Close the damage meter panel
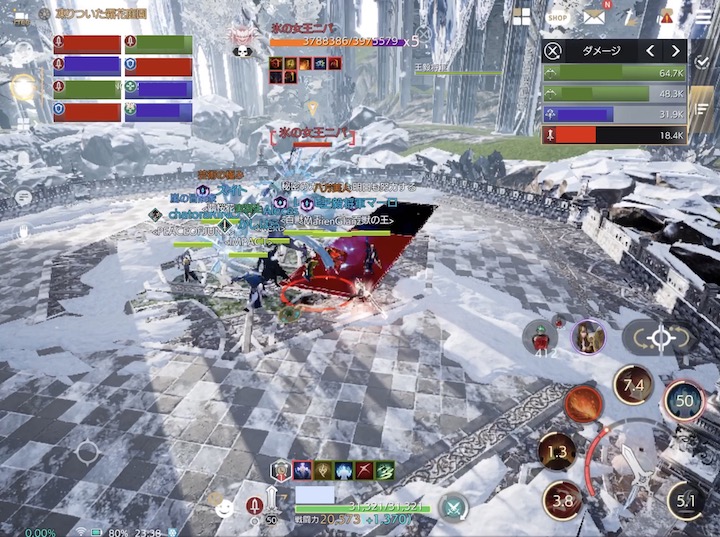 tap(553, 51)
